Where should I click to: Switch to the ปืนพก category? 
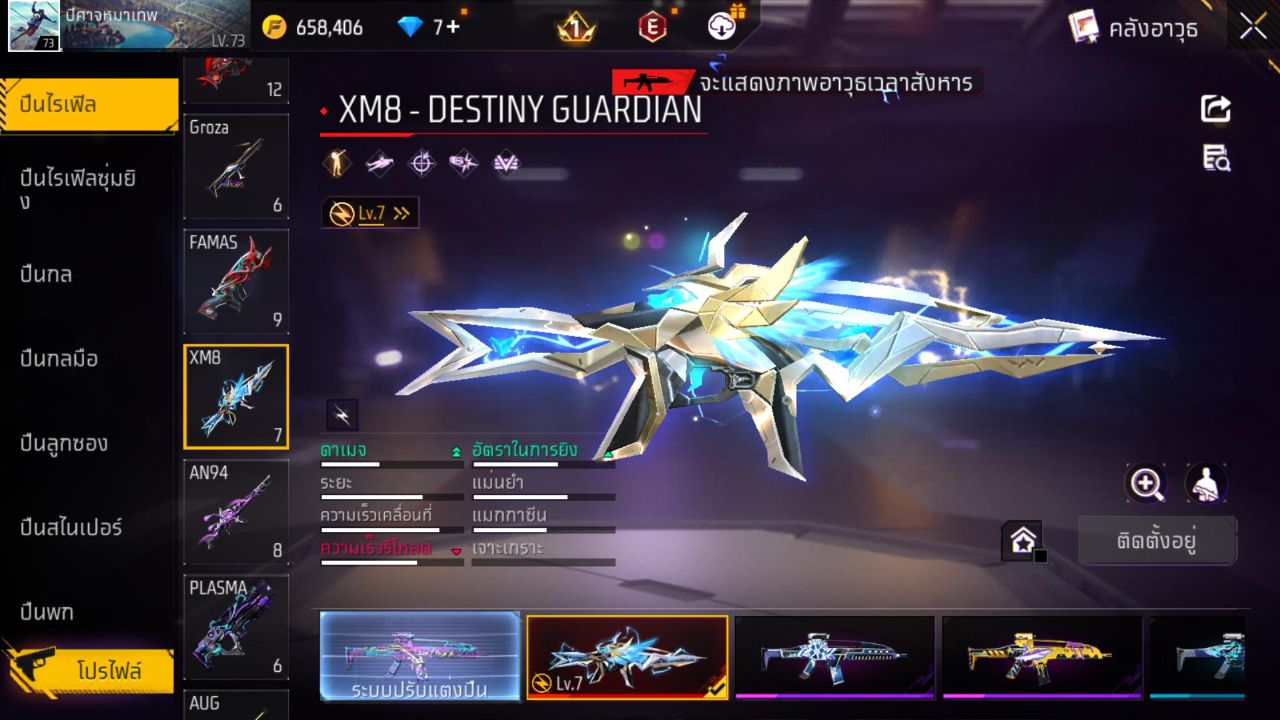point(48,611)
